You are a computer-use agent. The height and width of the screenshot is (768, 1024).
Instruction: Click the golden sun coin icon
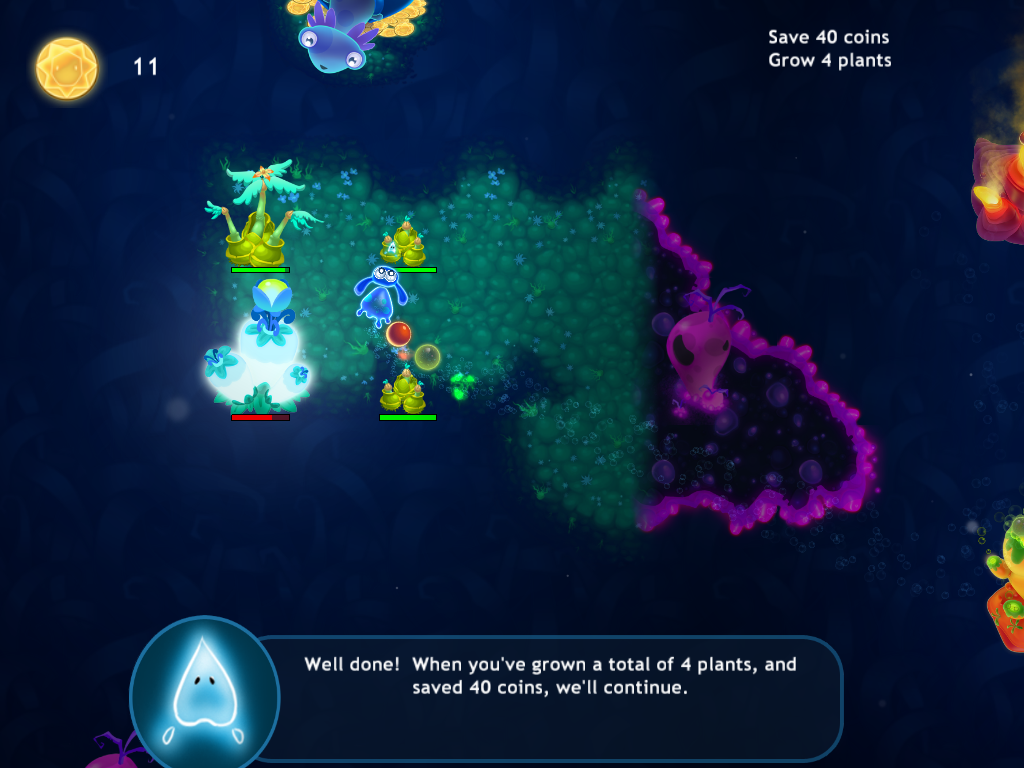[67, 68]
